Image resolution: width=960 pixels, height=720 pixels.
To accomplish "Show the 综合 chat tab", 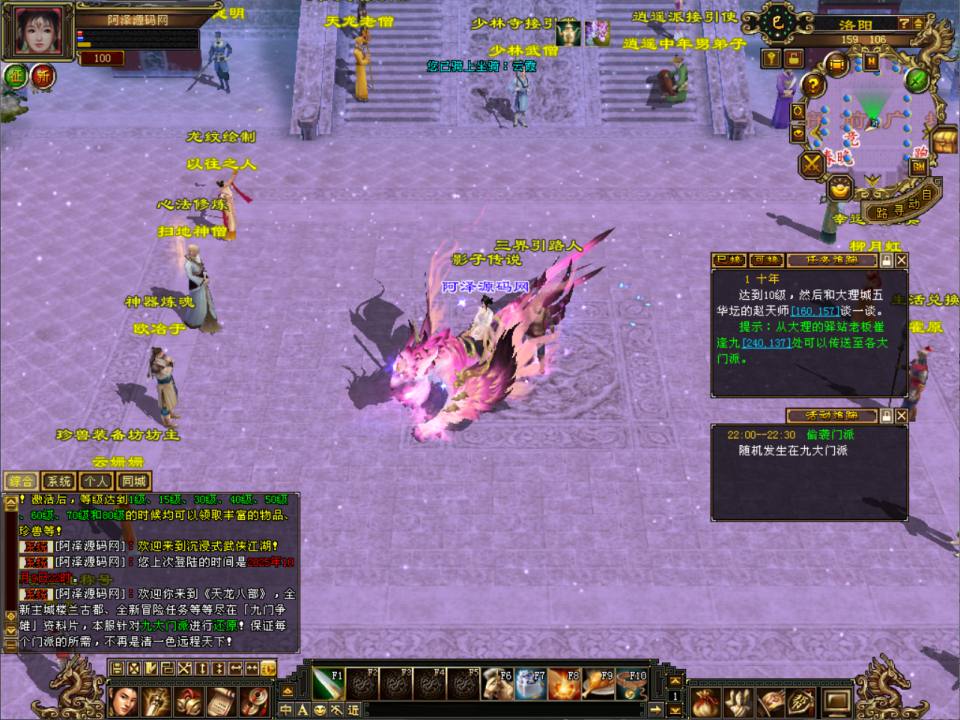I will point(20,481).
